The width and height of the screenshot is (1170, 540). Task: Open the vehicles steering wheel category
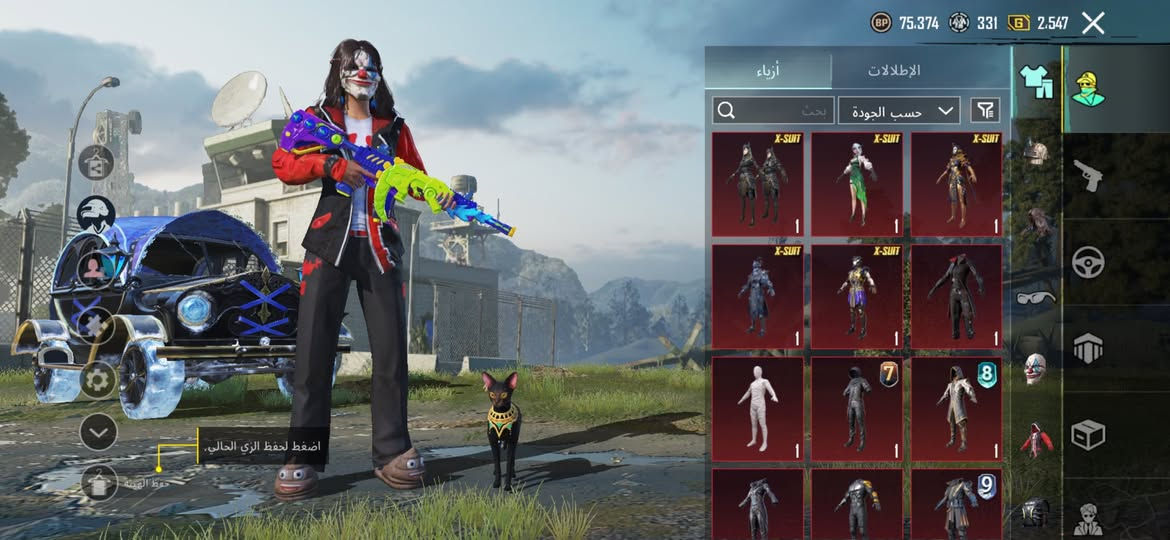click(x=1088, y=263)
